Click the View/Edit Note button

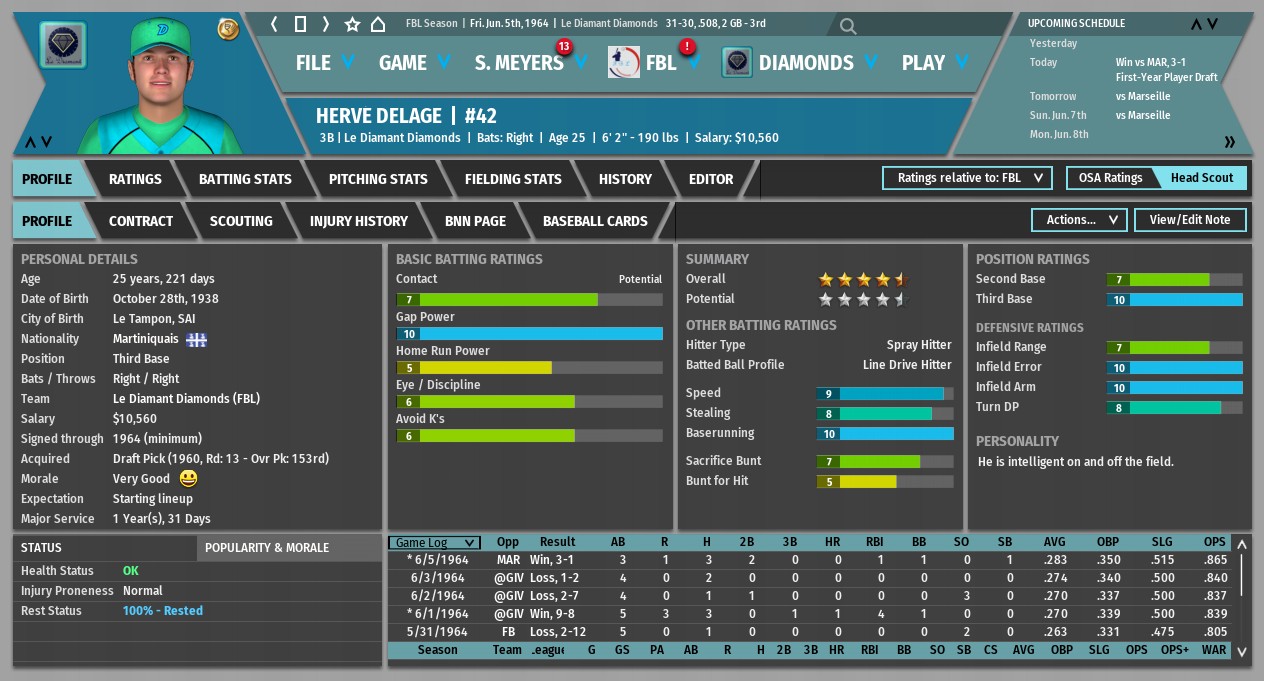click(x=1190, y=220)
